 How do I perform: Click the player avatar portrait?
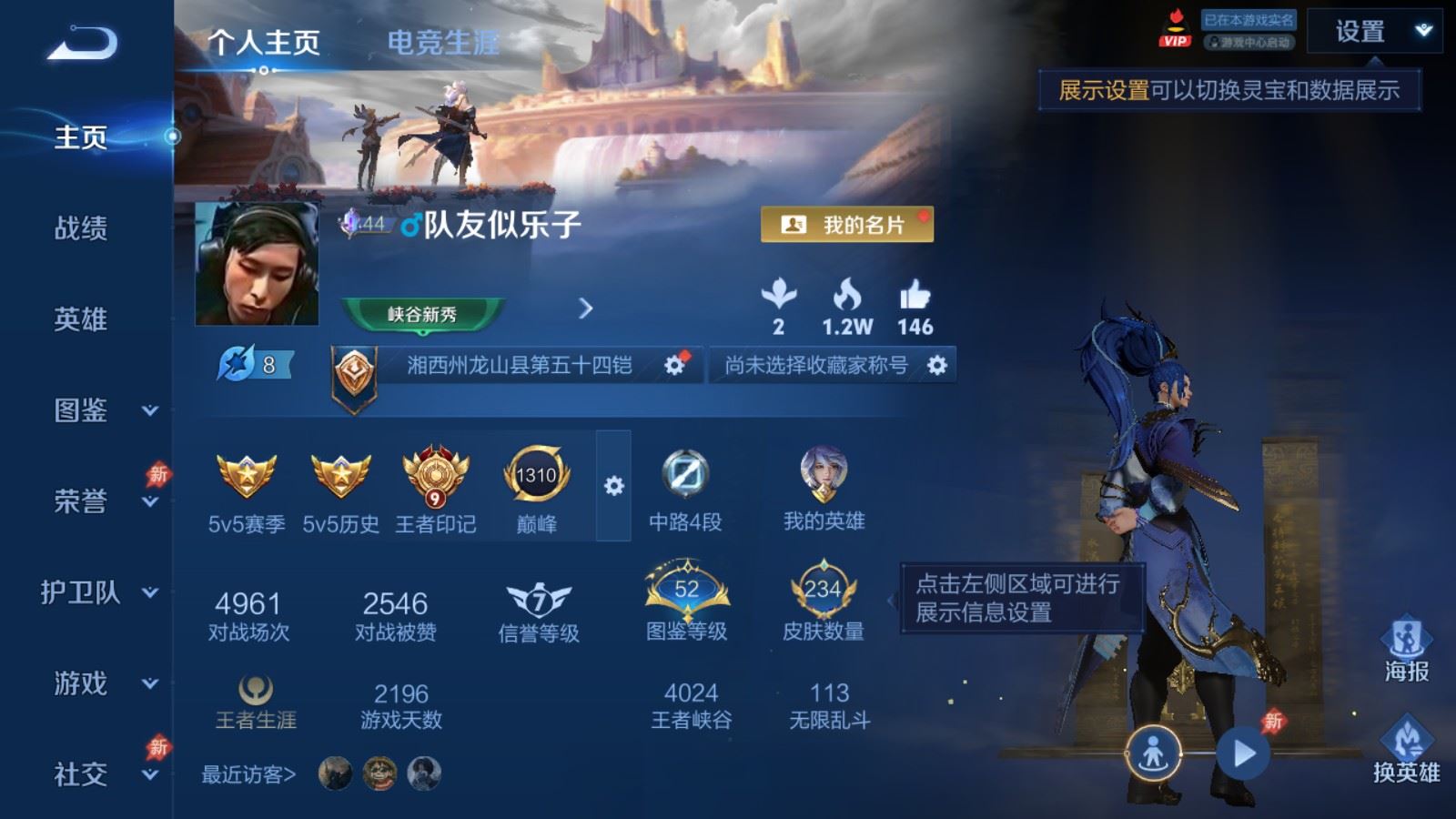(x=258, y=264)
